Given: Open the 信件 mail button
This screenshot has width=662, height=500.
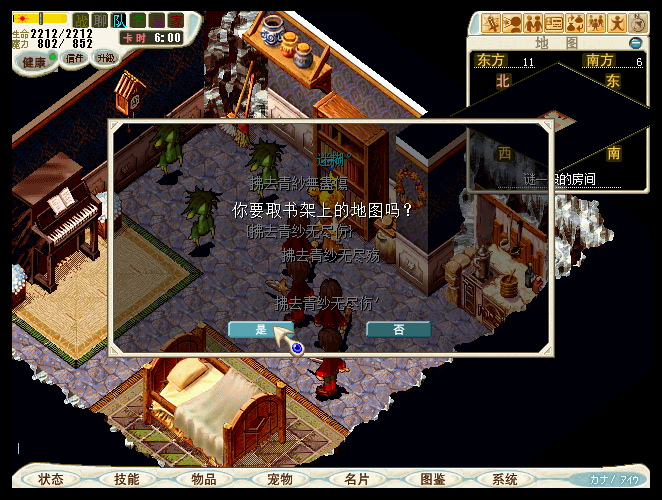Looking at the screenshot, I should click(x=75, y=58).
